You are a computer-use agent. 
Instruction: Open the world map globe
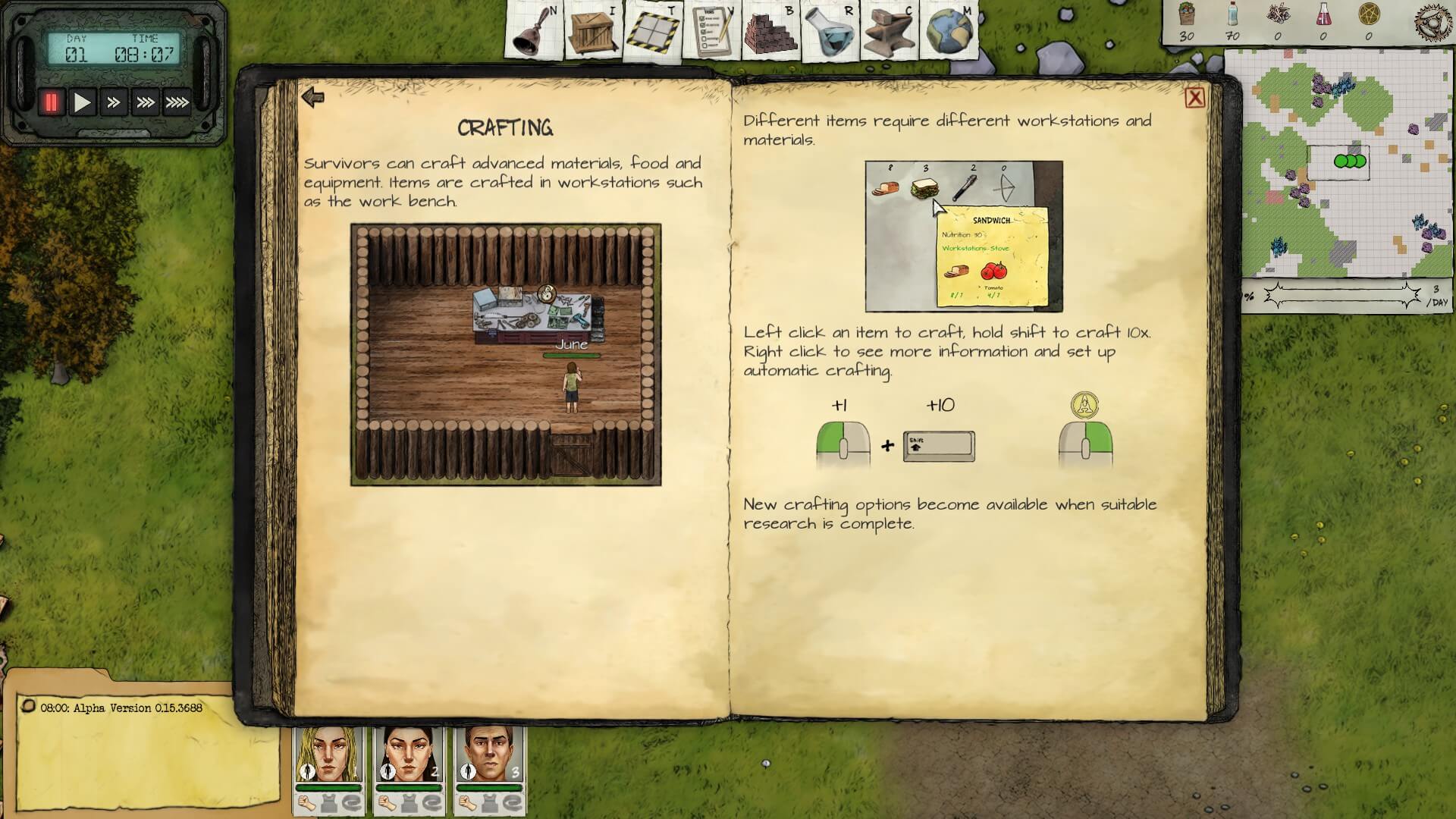point(948,32)
